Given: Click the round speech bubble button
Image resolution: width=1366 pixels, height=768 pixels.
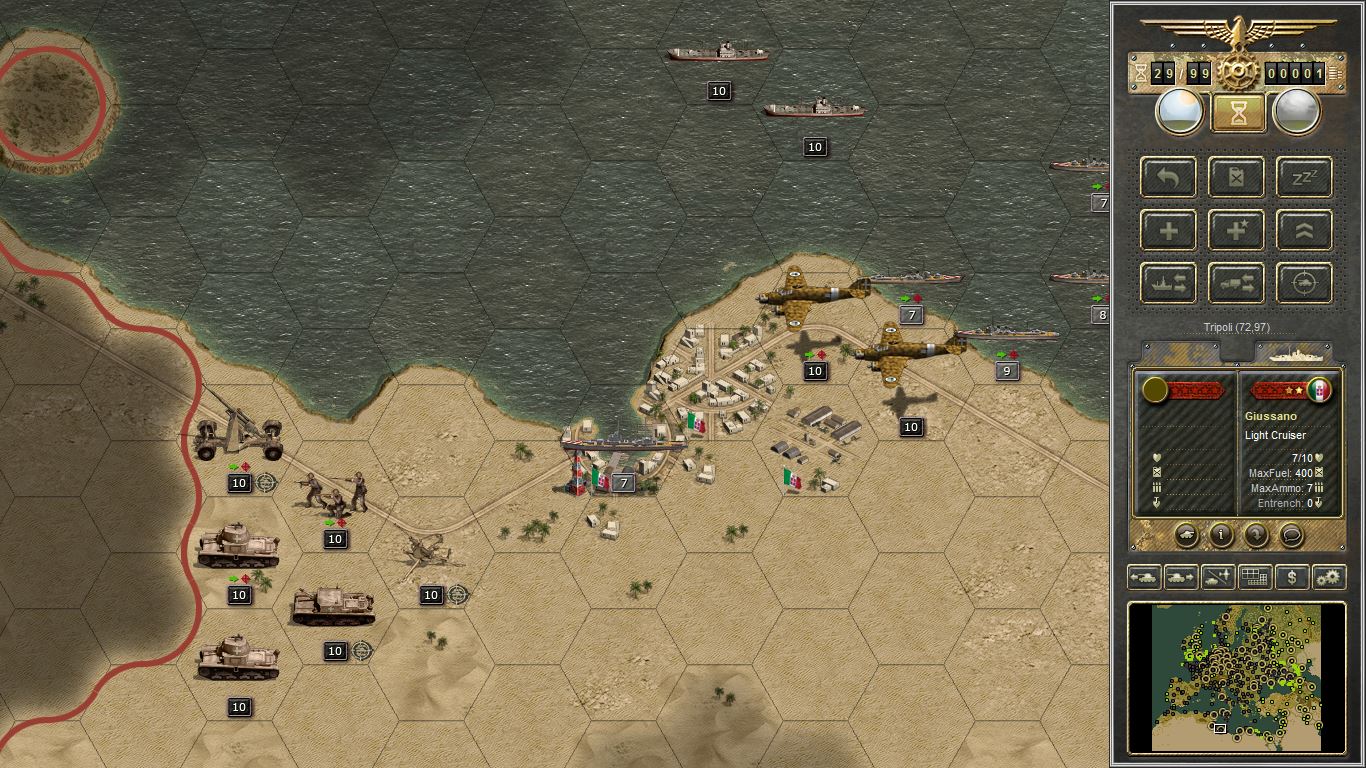Looking at the screenshot, I should click(1291, 534).
